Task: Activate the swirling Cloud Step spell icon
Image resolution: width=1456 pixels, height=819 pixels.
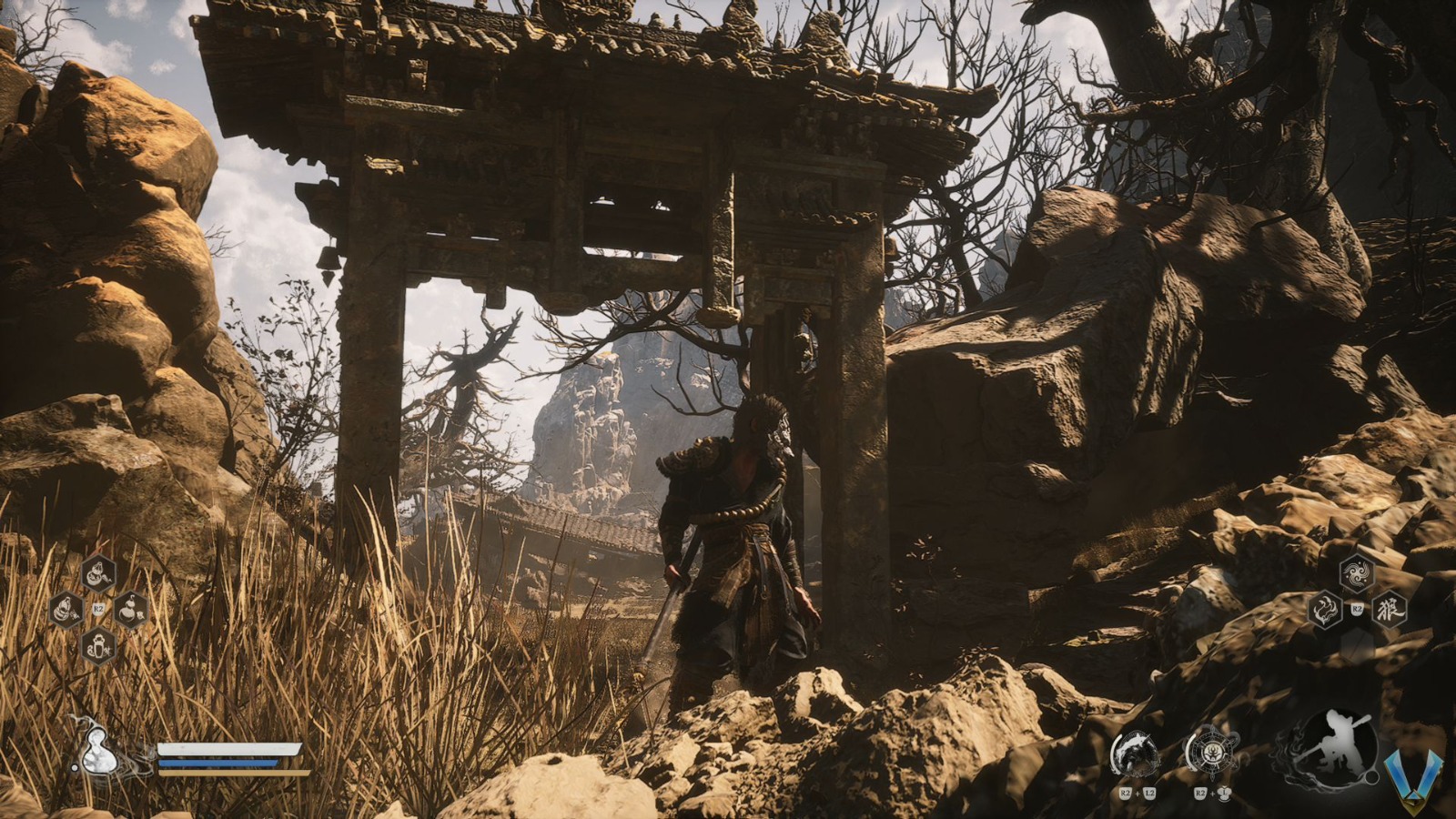Action: coord(1356,572)
